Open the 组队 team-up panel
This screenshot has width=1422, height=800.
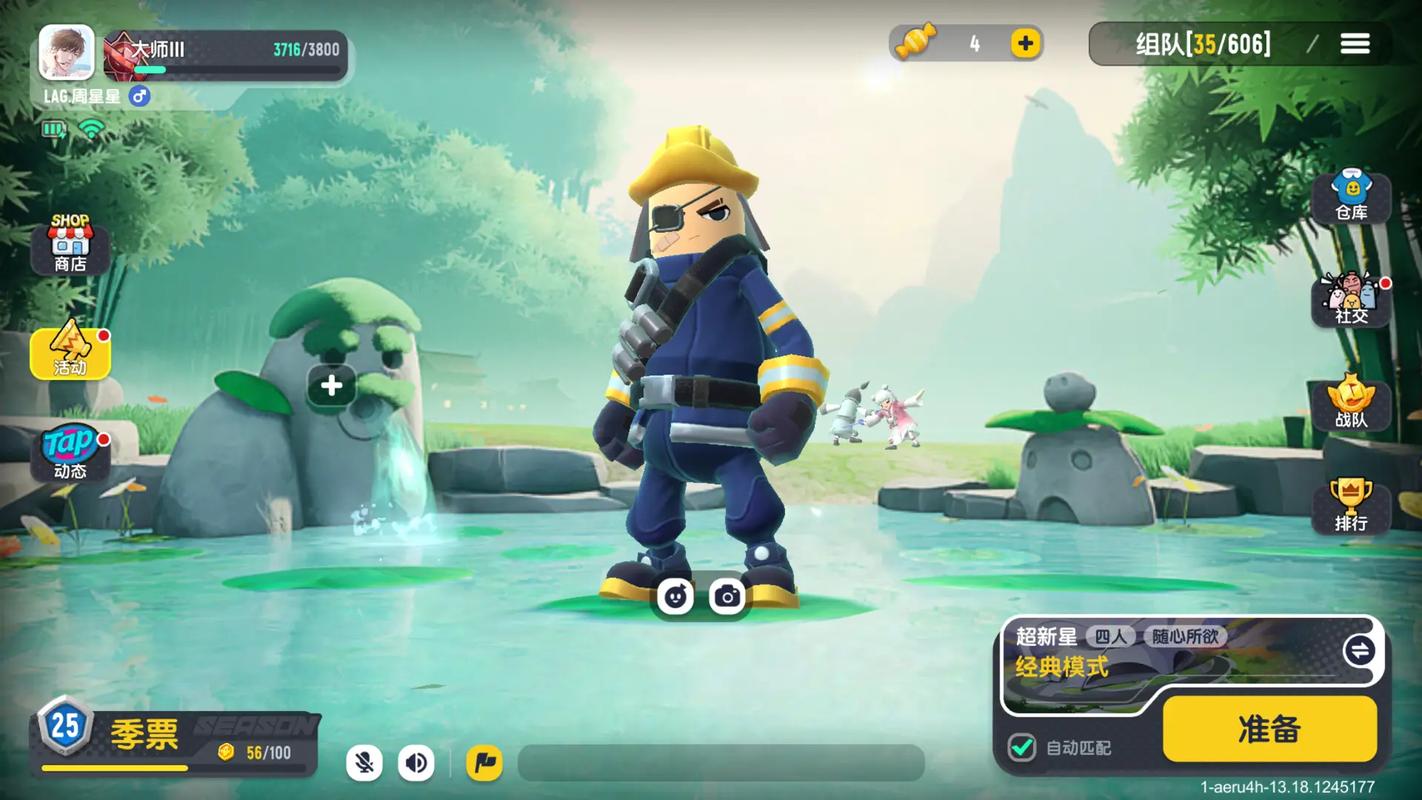click(x=1203, y=44)
